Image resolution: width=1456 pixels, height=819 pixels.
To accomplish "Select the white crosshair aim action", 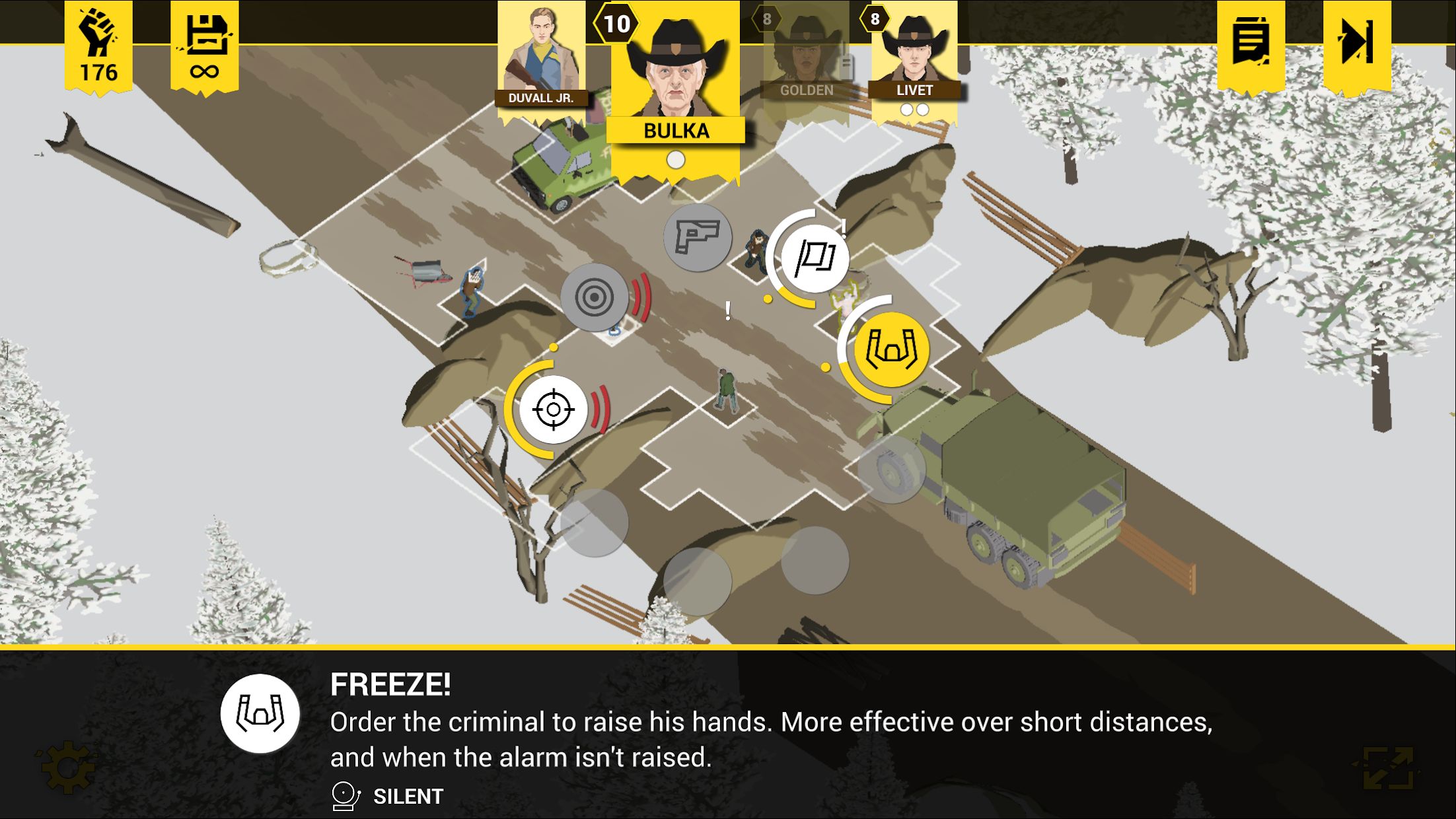I will (x=553, y=409).
